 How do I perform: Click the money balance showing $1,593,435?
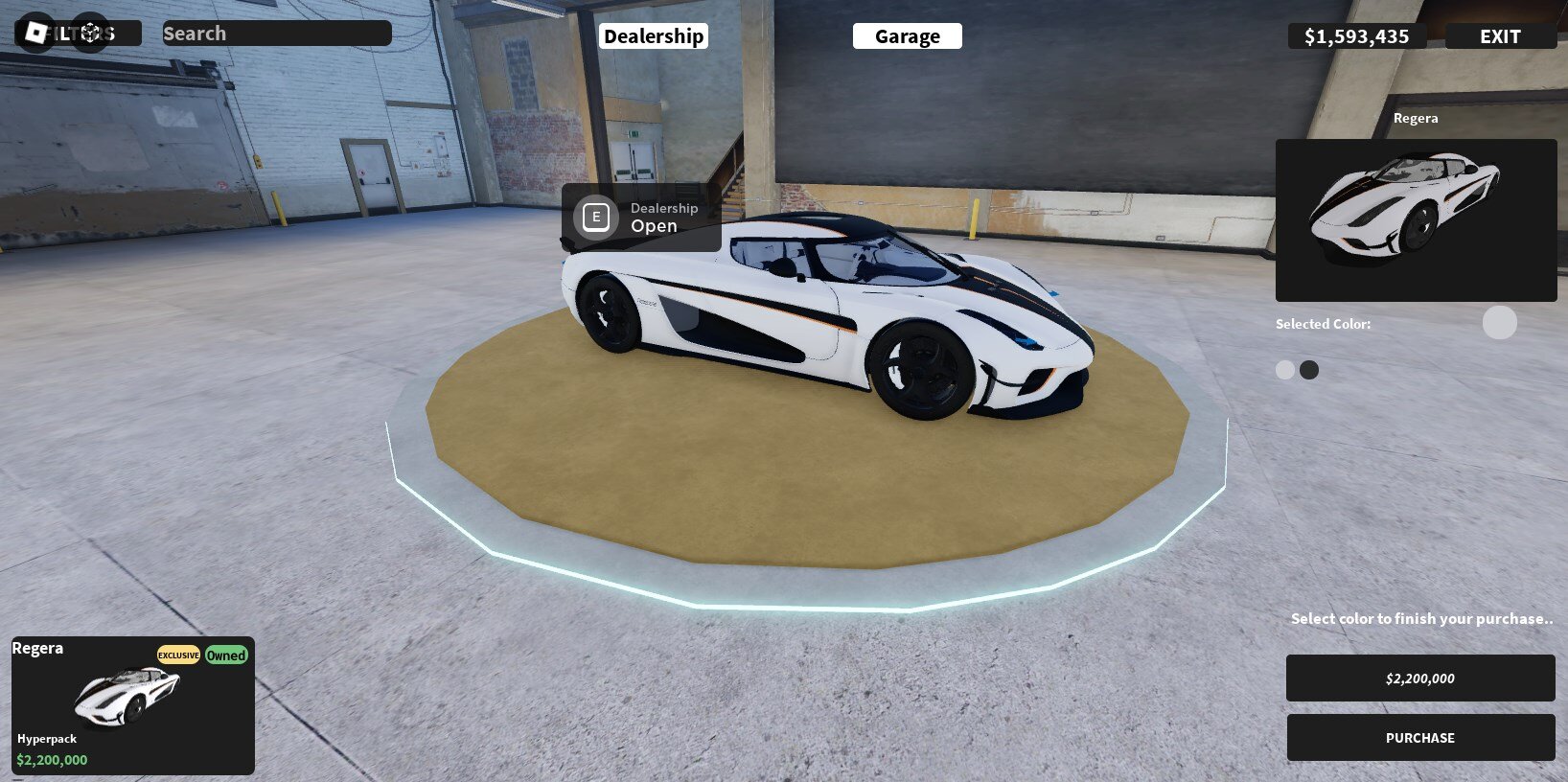[1355, 35]
